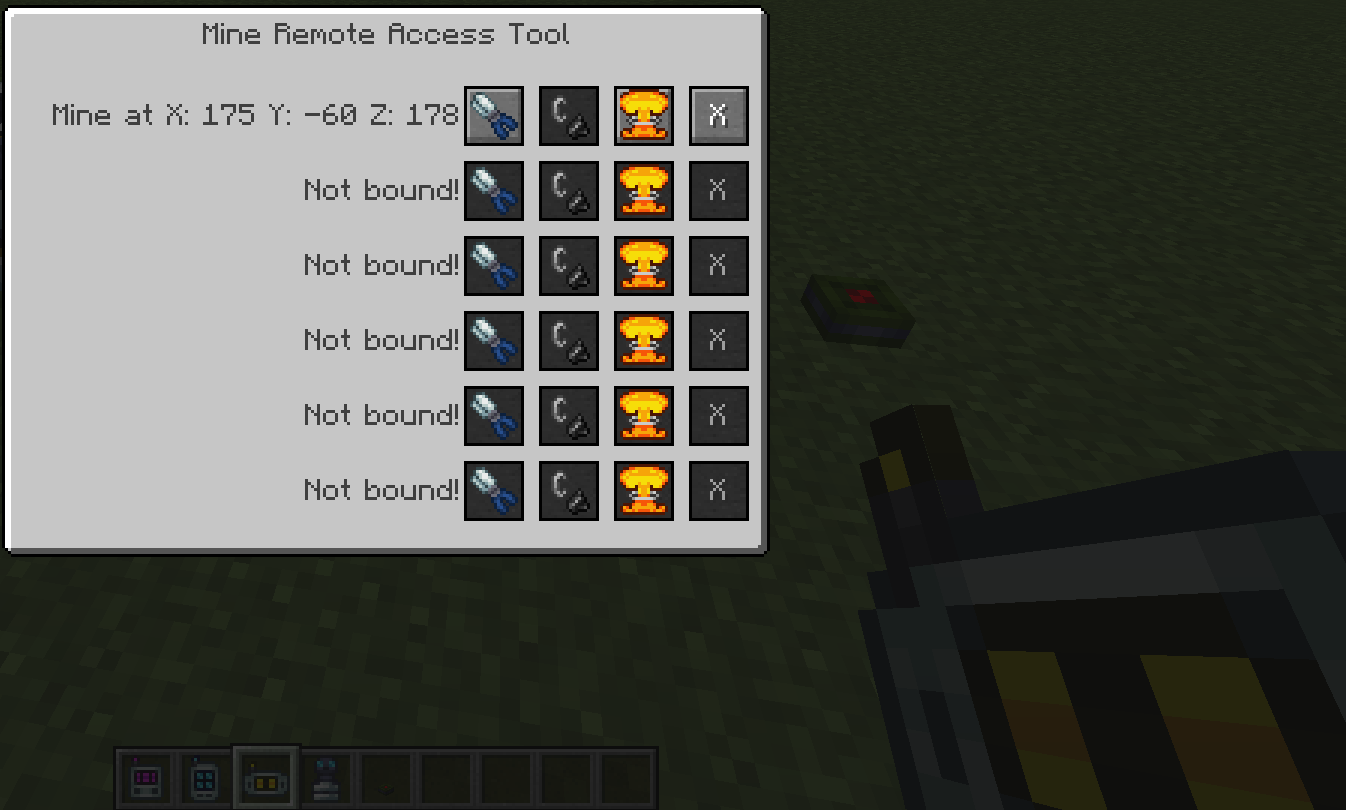This screenshot has height=810, width=1346.
Task: Select the drill icon on the last Not bound row
Action: 494,490
